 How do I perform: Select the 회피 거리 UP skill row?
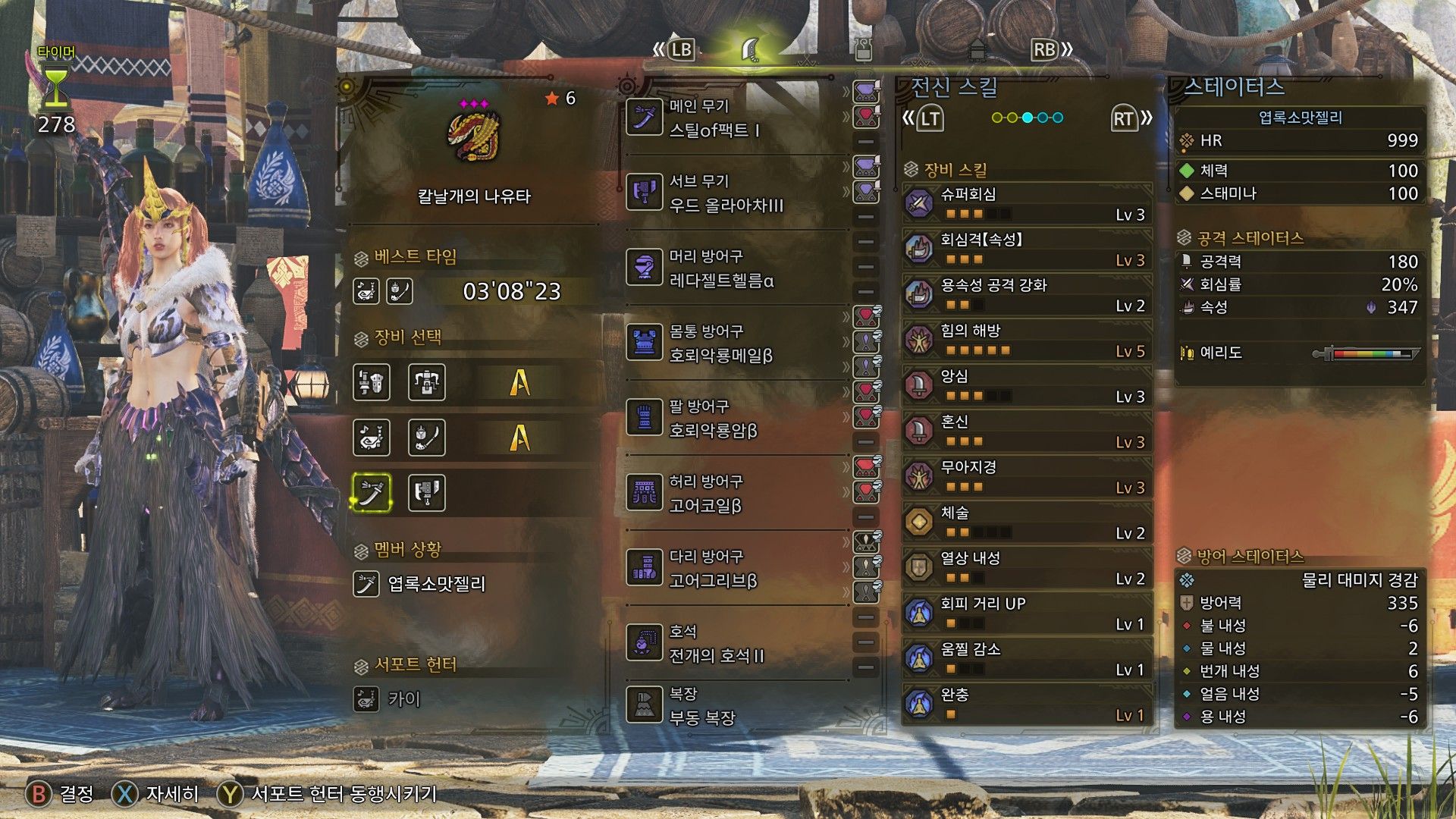click(1028, 614)
